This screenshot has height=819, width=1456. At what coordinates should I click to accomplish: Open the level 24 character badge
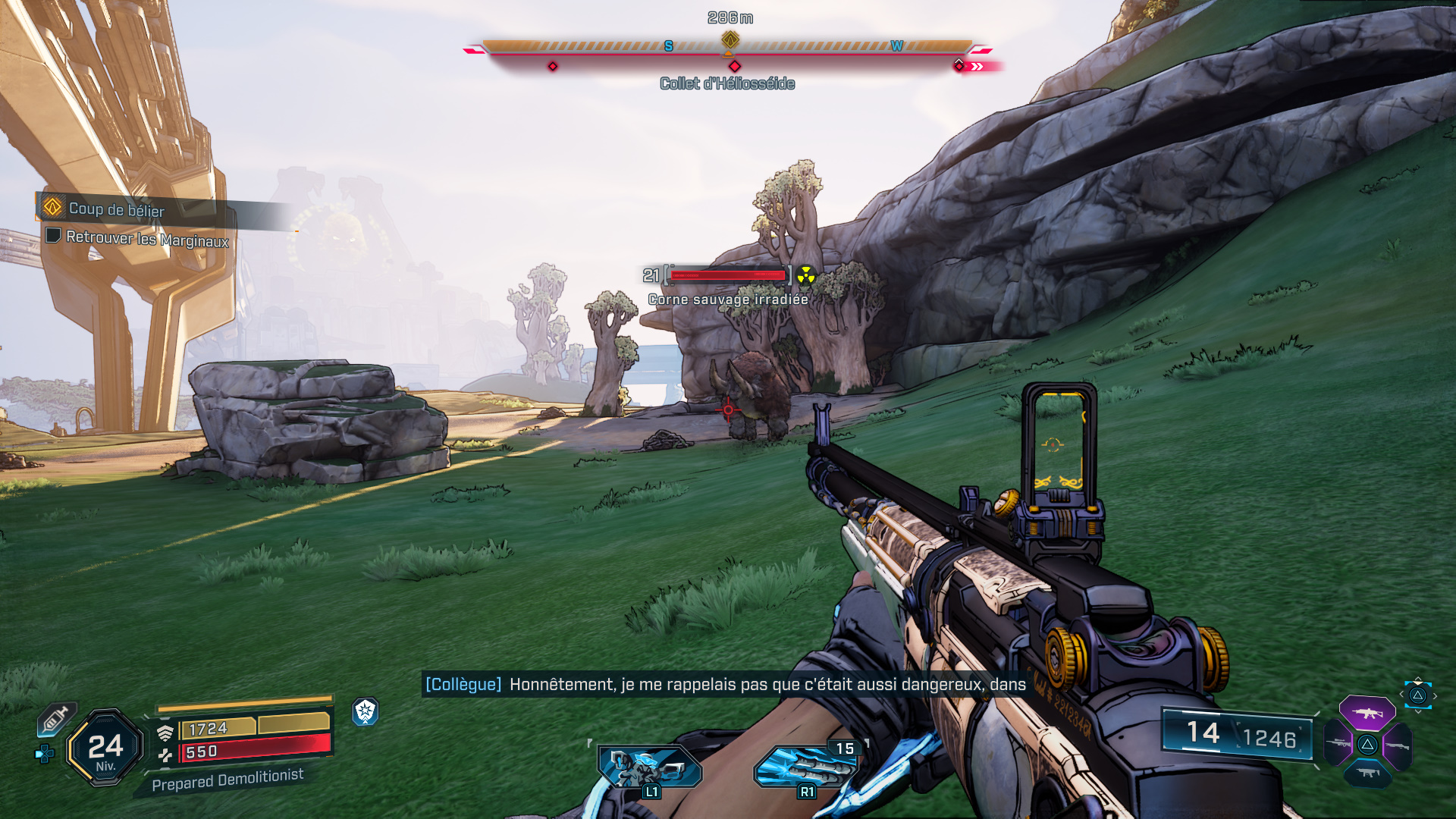click(105, 748)
